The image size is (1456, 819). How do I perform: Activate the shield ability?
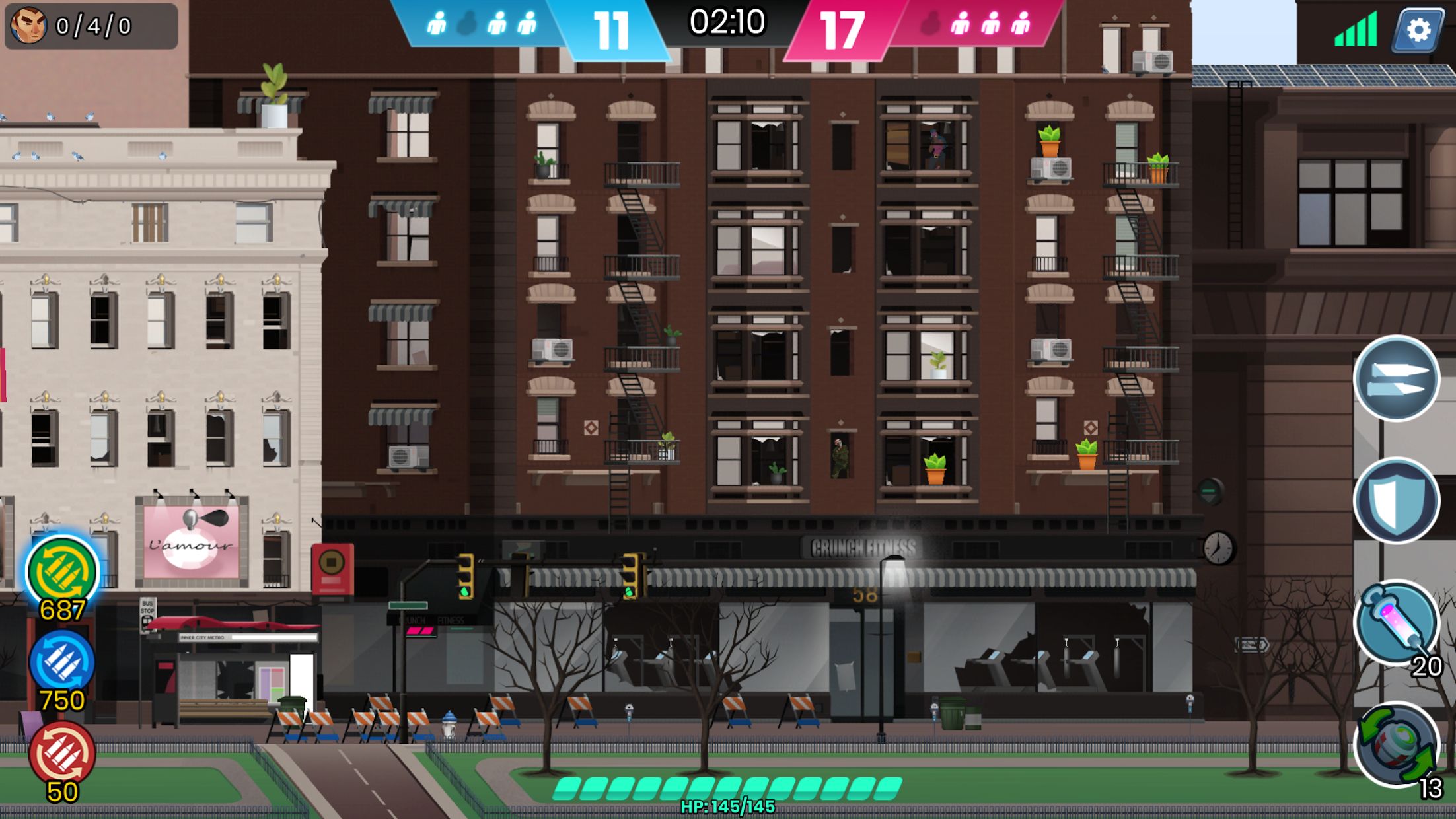1396,501
